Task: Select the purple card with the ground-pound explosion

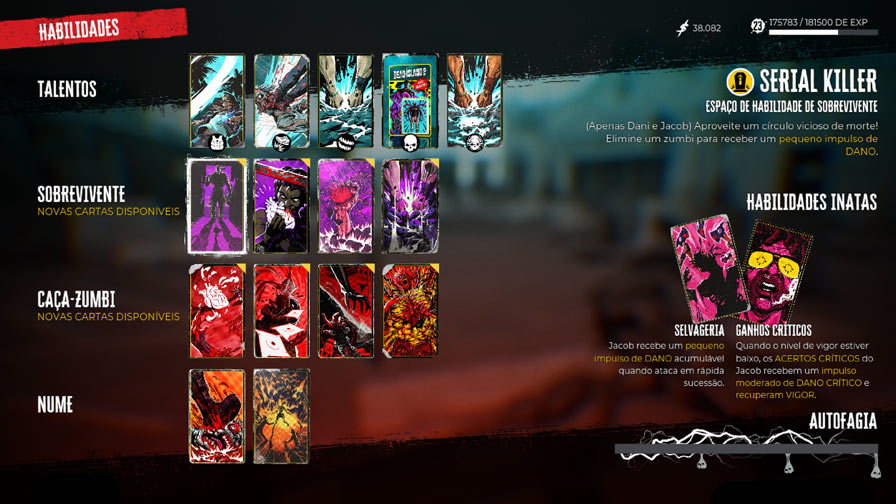Action: [x=410, y=206]
